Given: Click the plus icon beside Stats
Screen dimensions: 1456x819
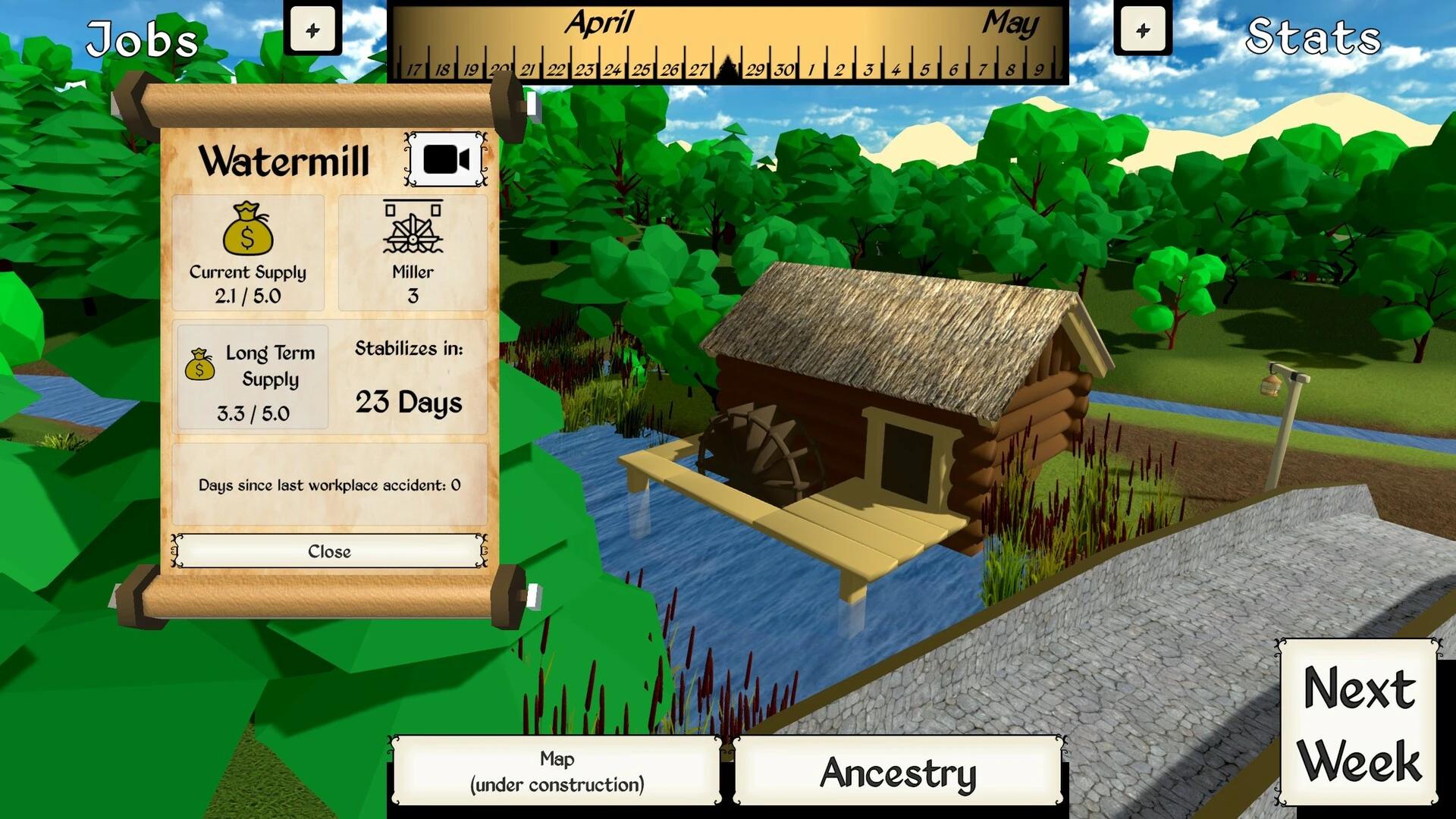Looking at the screenshot, I should pyautogui.click(x=1142, y=29).
